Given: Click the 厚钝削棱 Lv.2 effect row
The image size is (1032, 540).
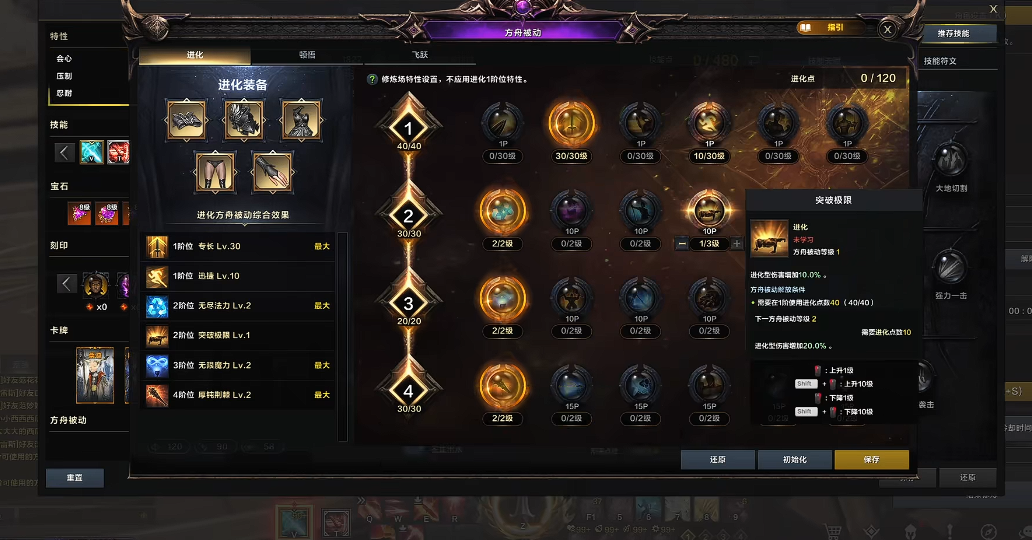Looking at the screenshot, I should tap(240, 395).
